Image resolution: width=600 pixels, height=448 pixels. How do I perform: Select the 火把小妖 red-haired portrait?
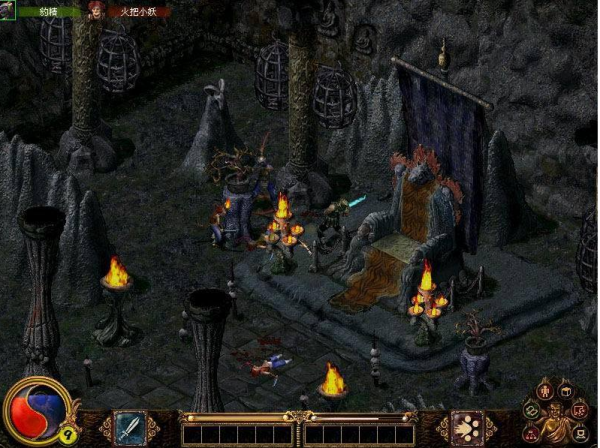[97, 10]
